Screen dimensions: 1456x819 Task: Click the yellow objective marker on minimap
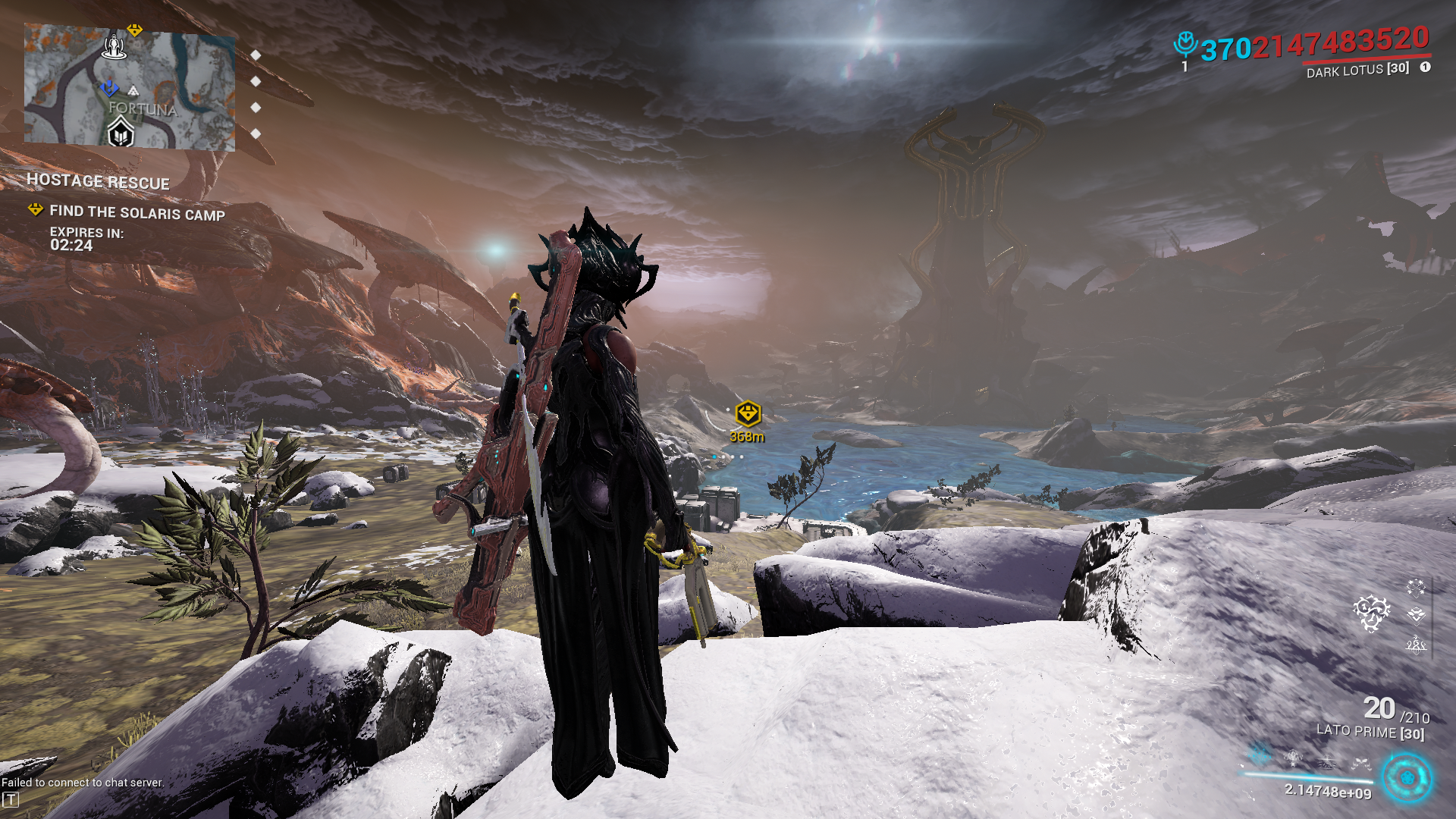click(134, 30)
